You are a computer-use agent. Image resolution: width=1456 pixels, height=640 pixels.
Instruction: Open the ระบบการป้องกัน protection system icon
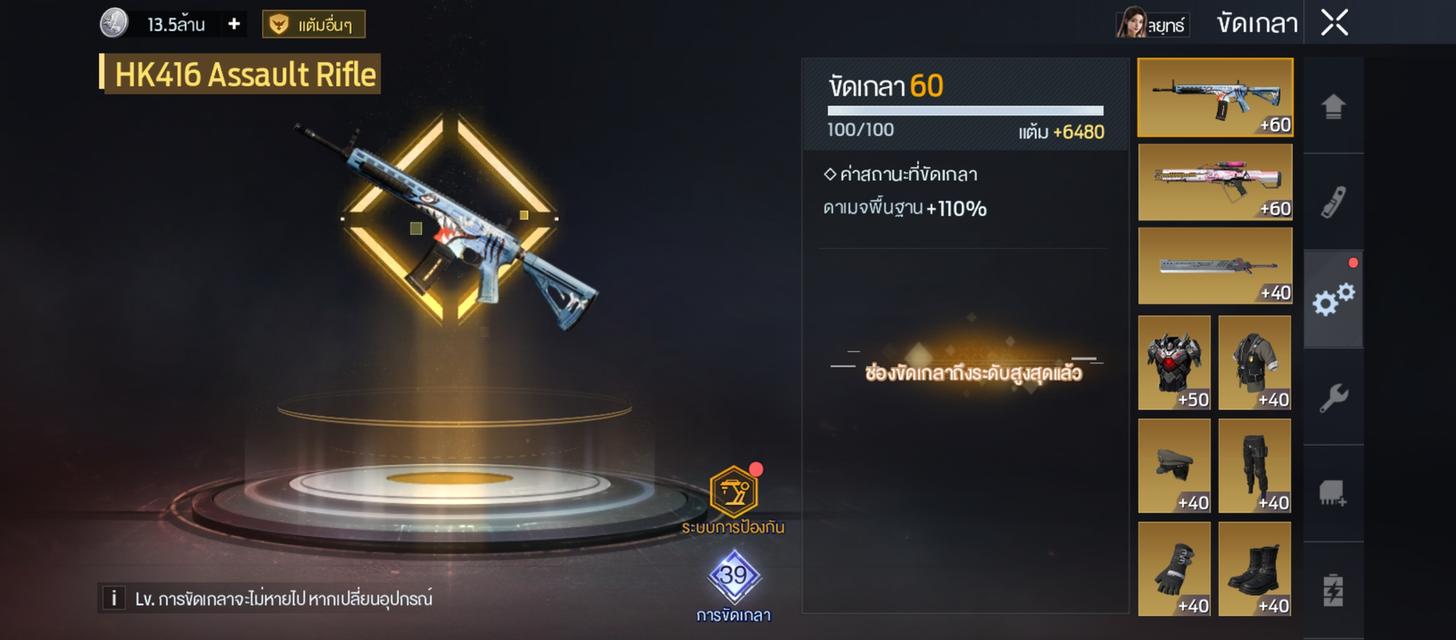coord(733,493)
